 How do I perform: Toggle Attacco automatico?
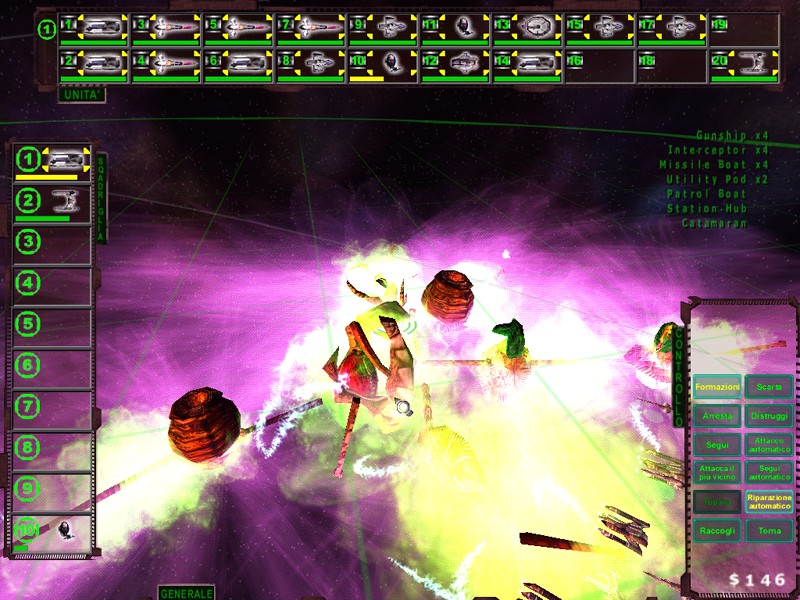(769, 443)
